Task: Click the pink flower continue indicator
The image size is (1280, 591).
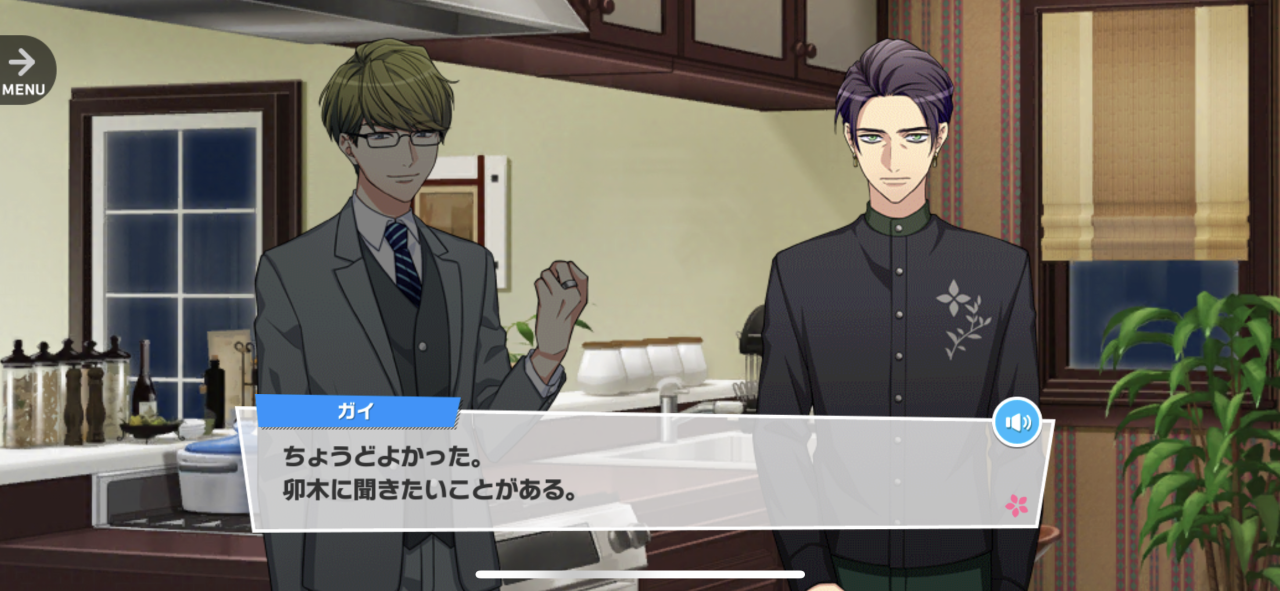Action: [x=1016, y=505]
